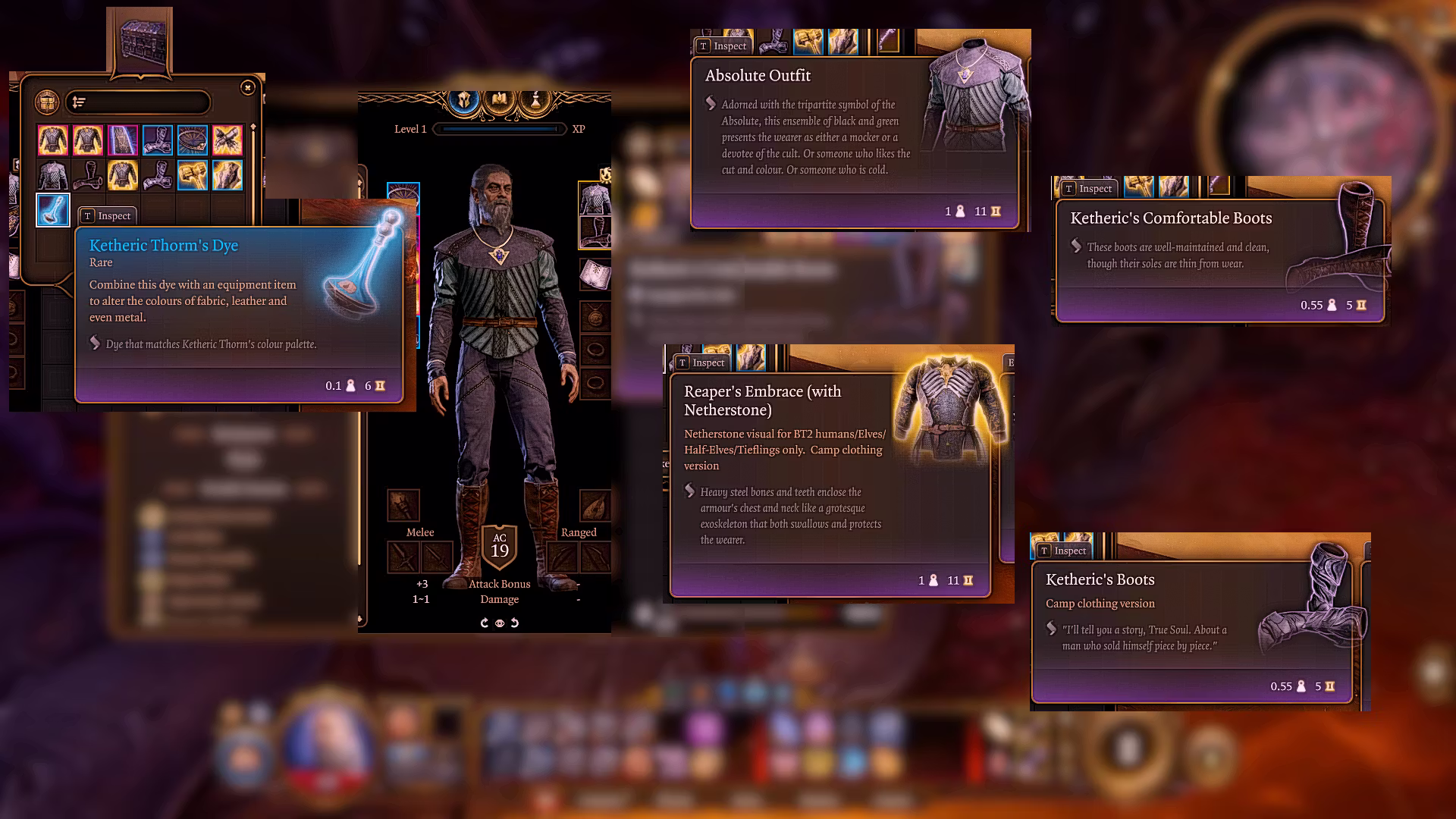Toggle the eye visibility button below character

coord(500,623)
